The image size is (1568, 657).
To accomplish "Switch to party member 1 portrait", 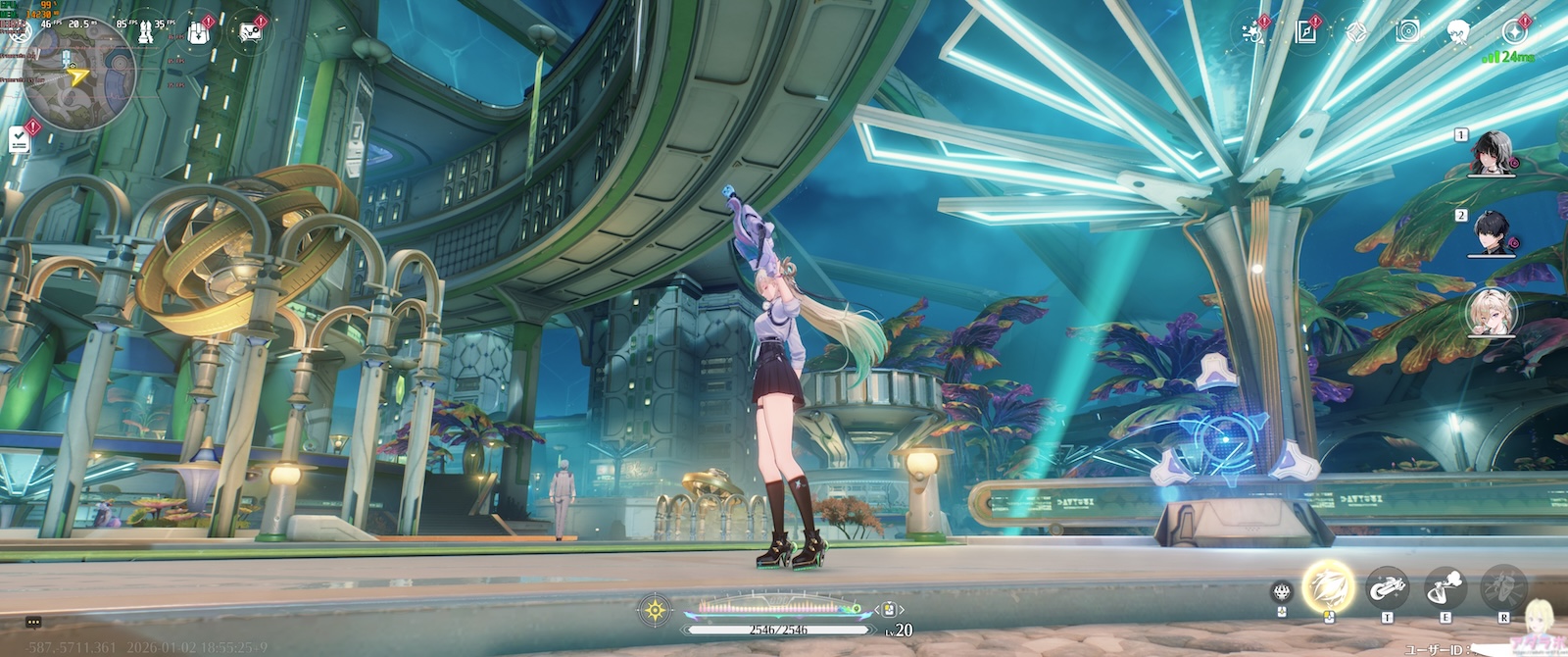I will point(1494,153).
